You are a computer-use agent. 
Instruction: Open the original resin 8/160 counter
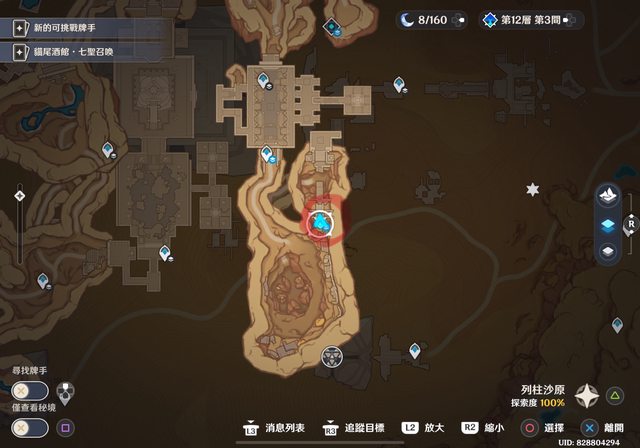[x=428, y=19]
